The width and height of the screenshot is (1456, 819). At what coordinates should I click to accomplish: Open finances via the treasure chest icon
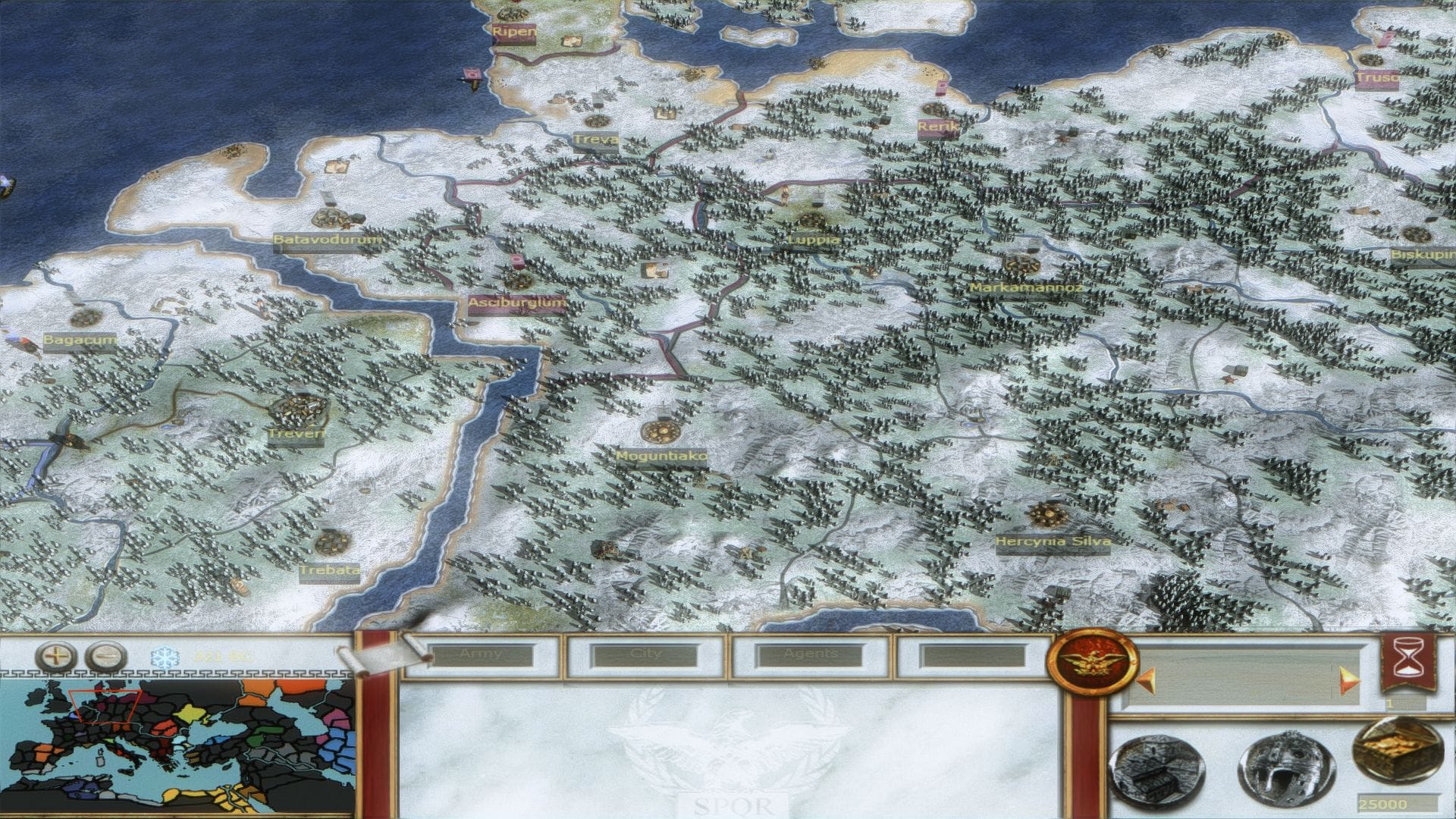pos(1397,753)
